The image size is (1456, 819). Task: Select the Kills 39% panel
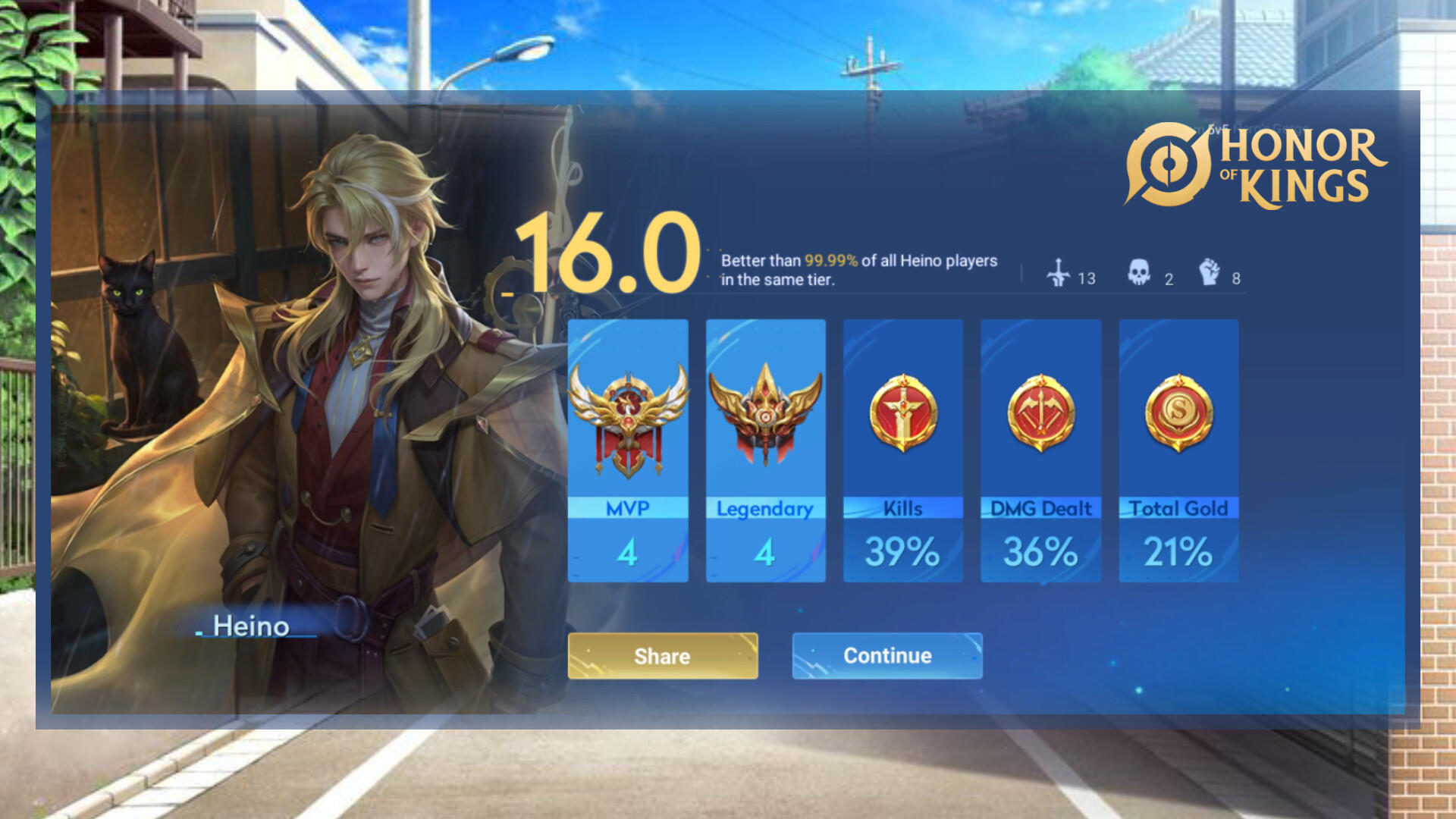coord(902,451)
